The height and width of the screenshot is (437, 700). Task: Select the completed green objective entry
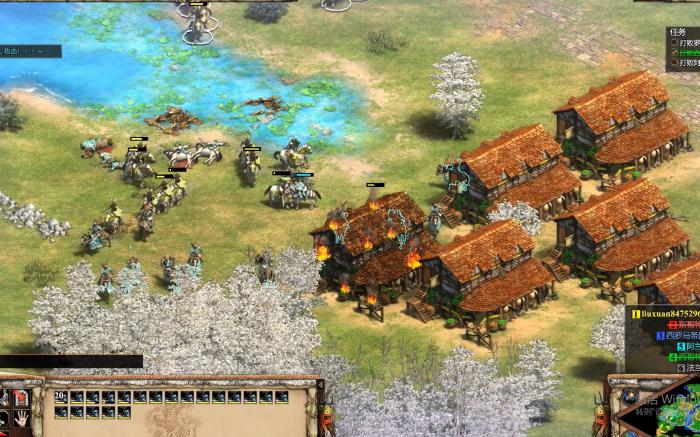point(687,53)
